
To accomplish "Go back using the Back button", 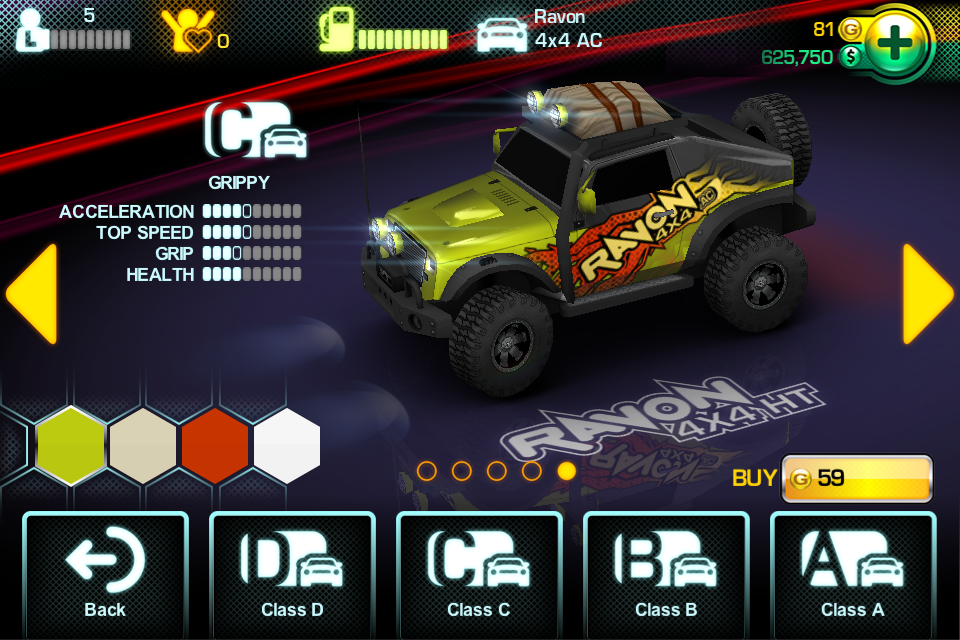I will click(105, 574).
